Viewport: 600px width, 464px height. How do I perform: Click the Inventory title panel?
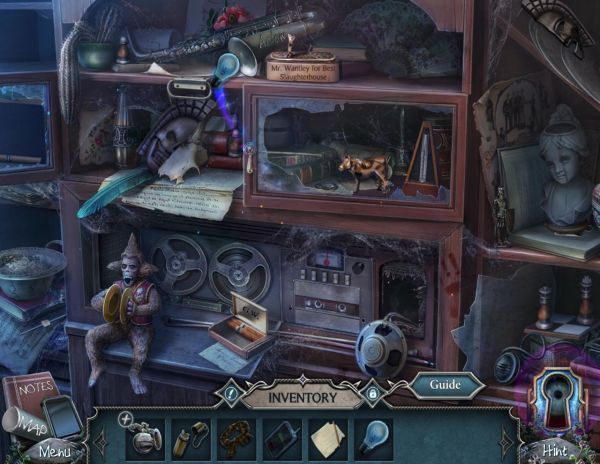[301, 396]
